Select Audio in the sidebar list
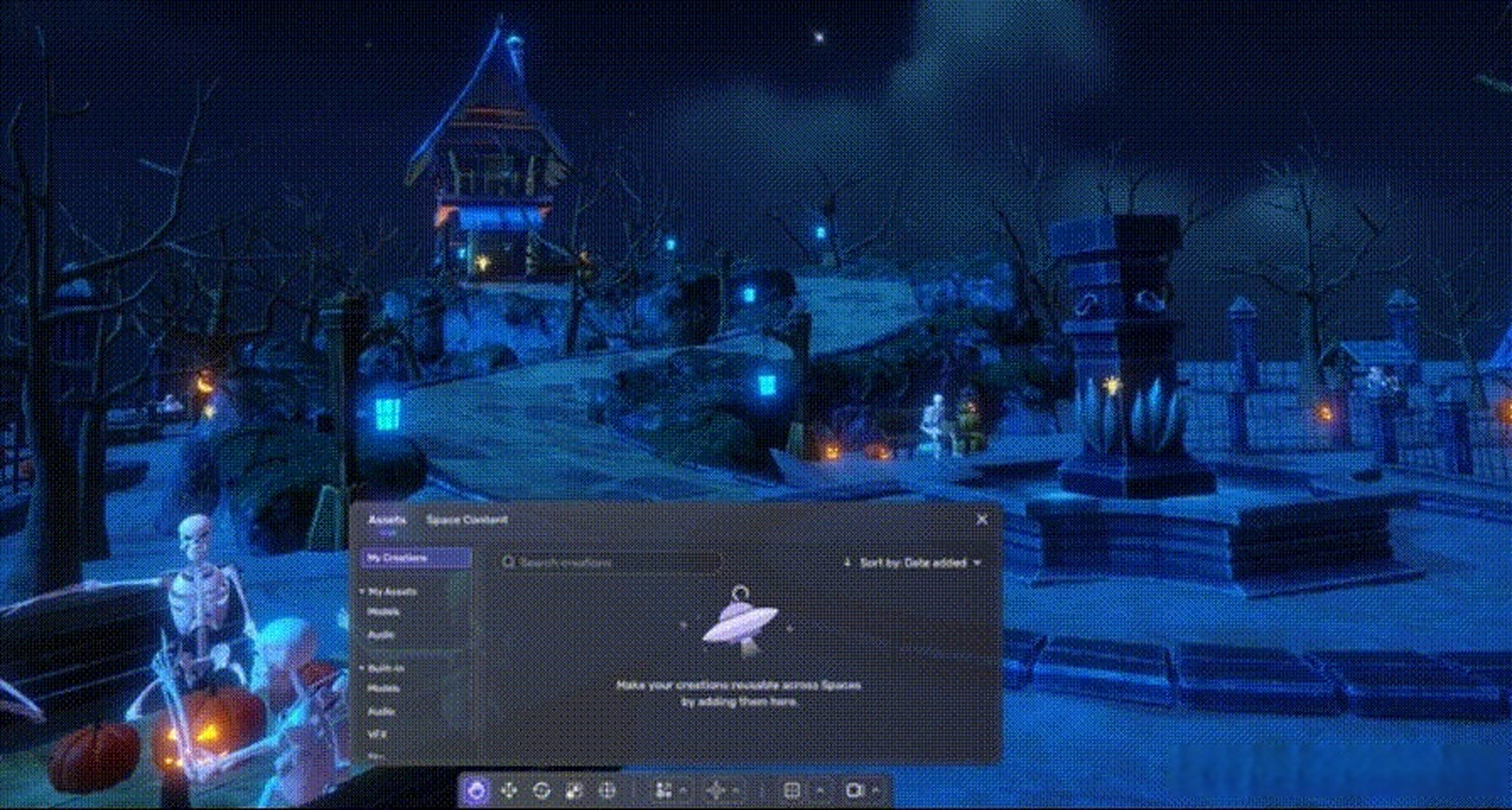 coord(380,635)
